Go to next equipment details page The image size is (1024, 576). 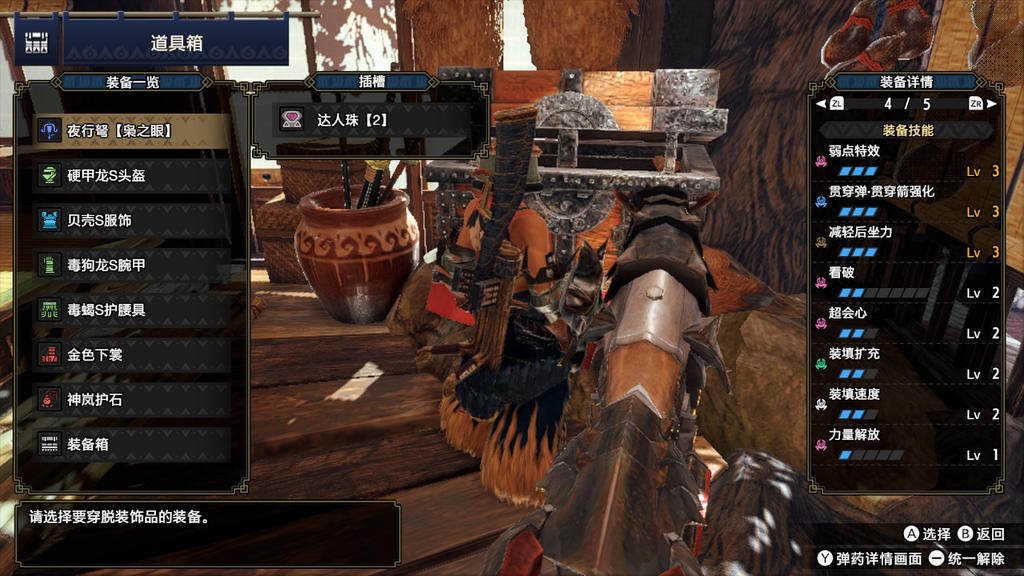(983, 103)
